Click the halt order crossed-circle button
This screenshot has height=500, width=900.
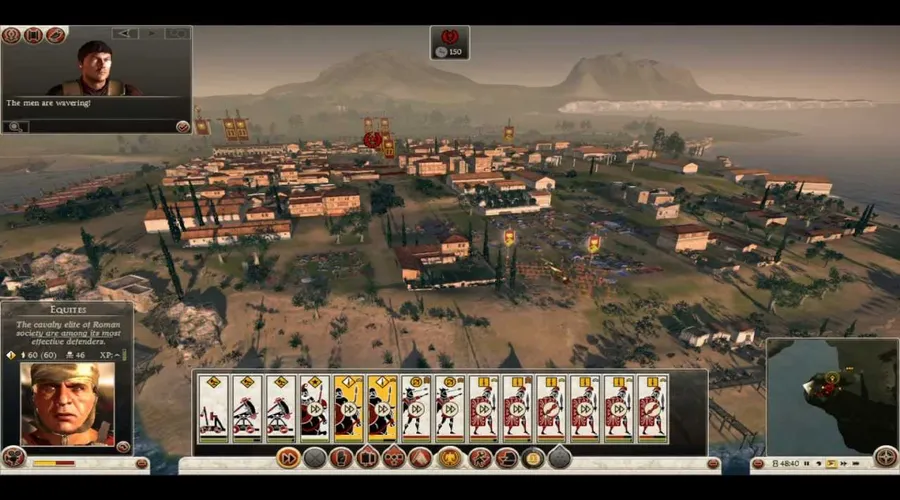[315, 458]
